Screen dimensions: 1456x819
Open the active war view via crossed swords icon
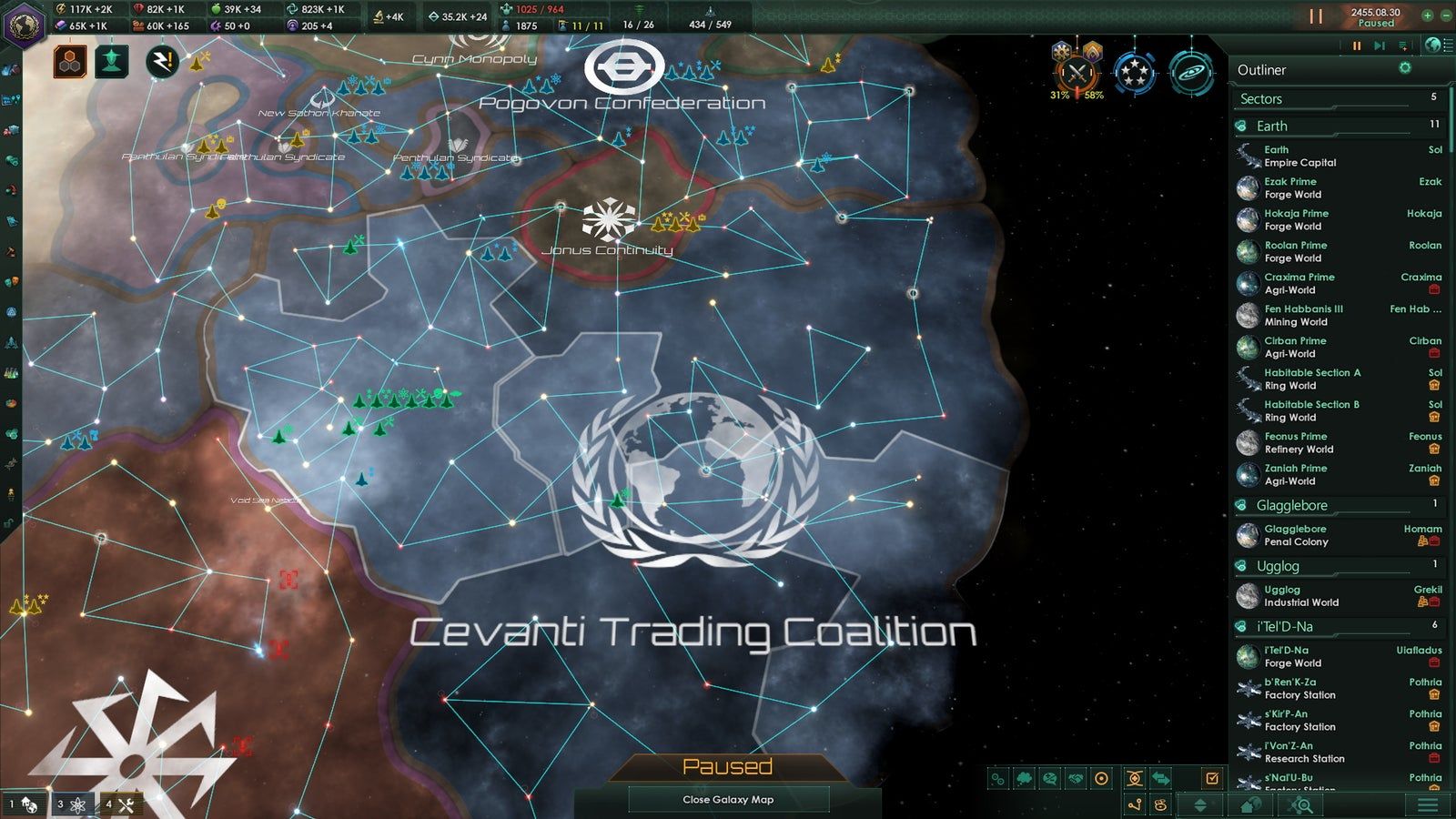coord(1078,73)
